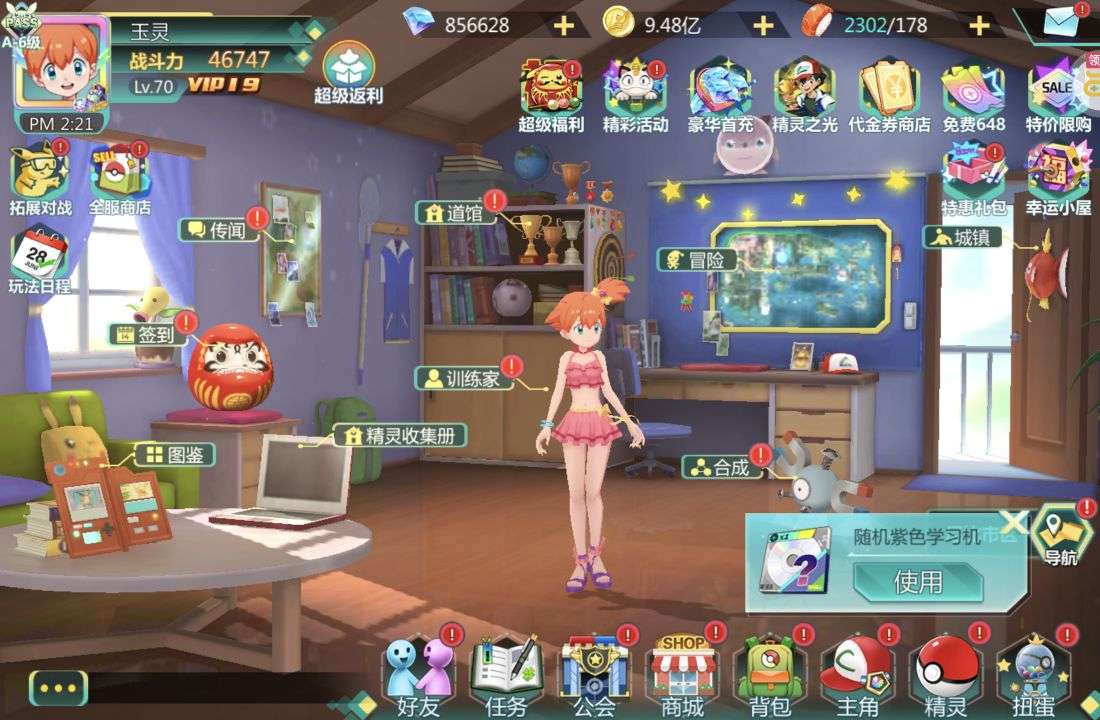Screen dimensions: 1100x720
Task: Open the 商城 shop
Action: pyautogui.click(x=682, y=673)
